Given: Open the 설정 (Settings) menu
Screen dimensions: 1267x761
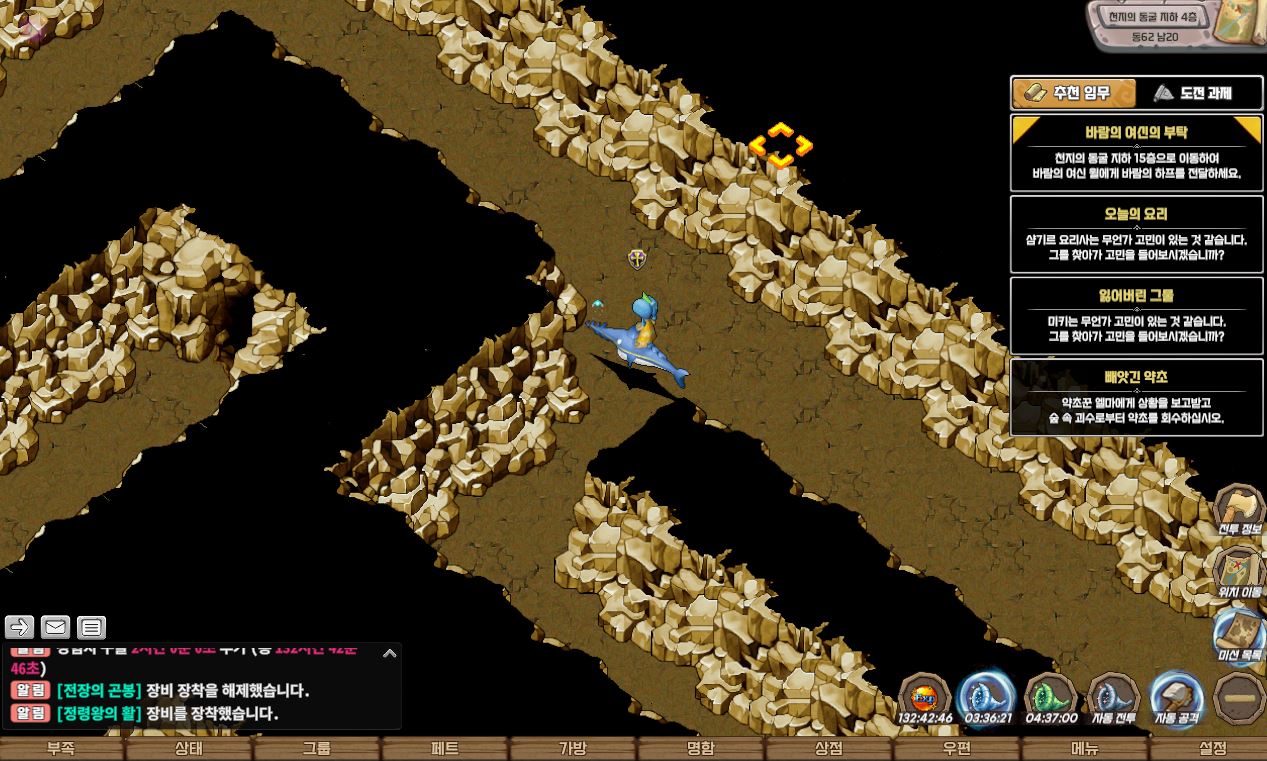Looking at the screenshot, I should 1212,749.
